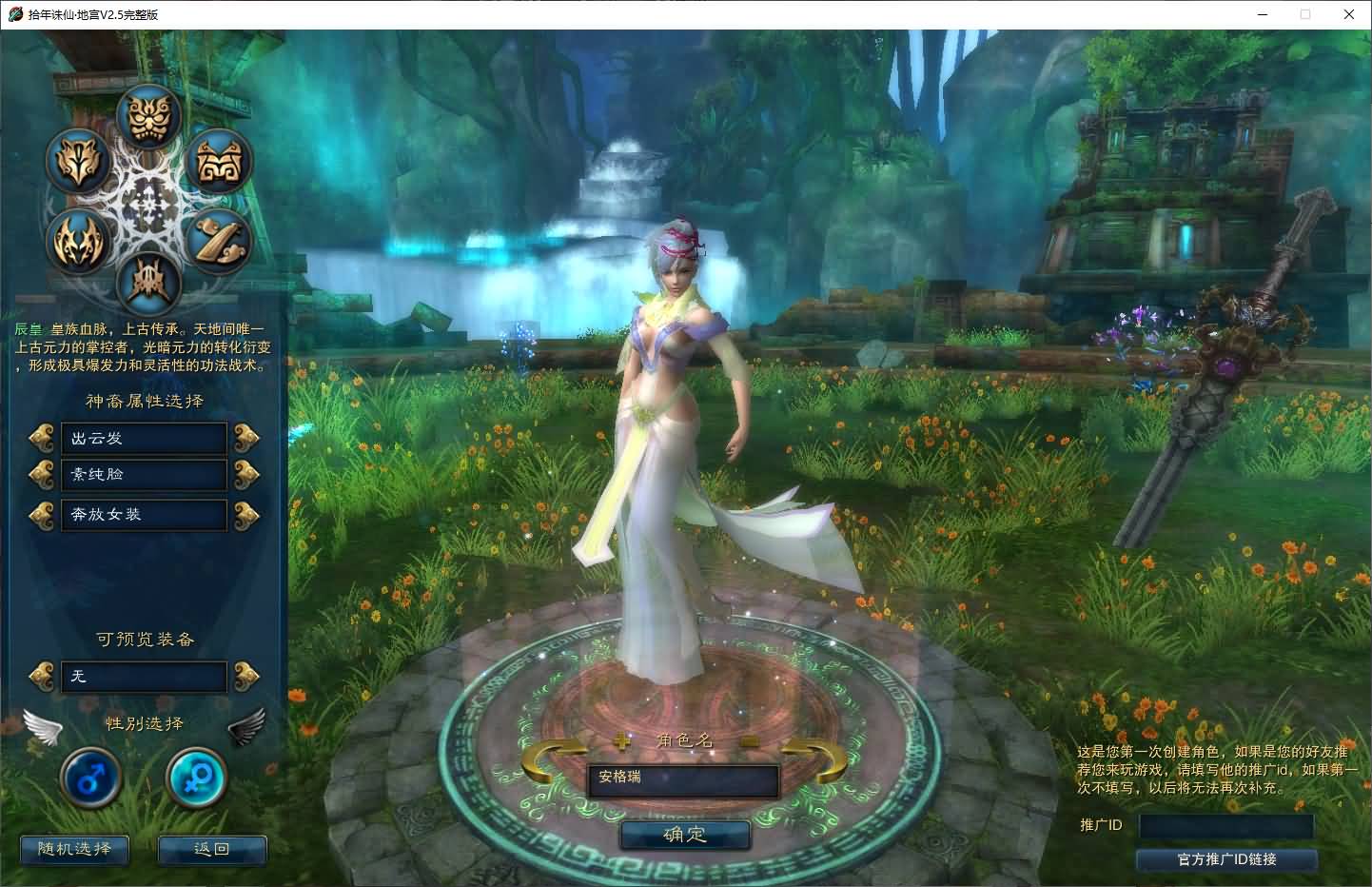The width and height of the screenshot is (1372, 887).
Task: Choose the female gender symbol
Action: point(196,779)
